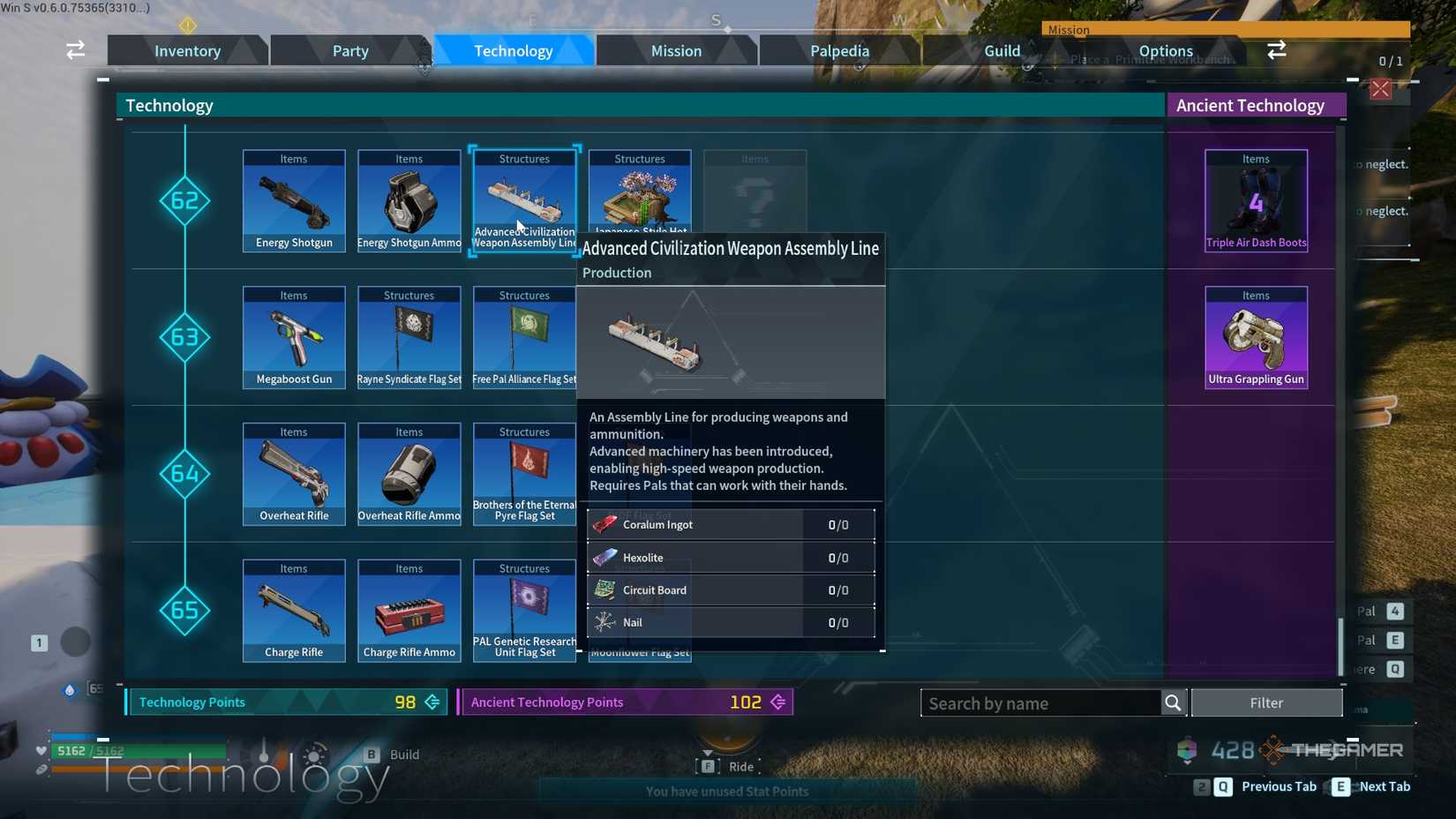Switch to the Palpedia tab
The image size is (1456, 819).
pos(837,50)
